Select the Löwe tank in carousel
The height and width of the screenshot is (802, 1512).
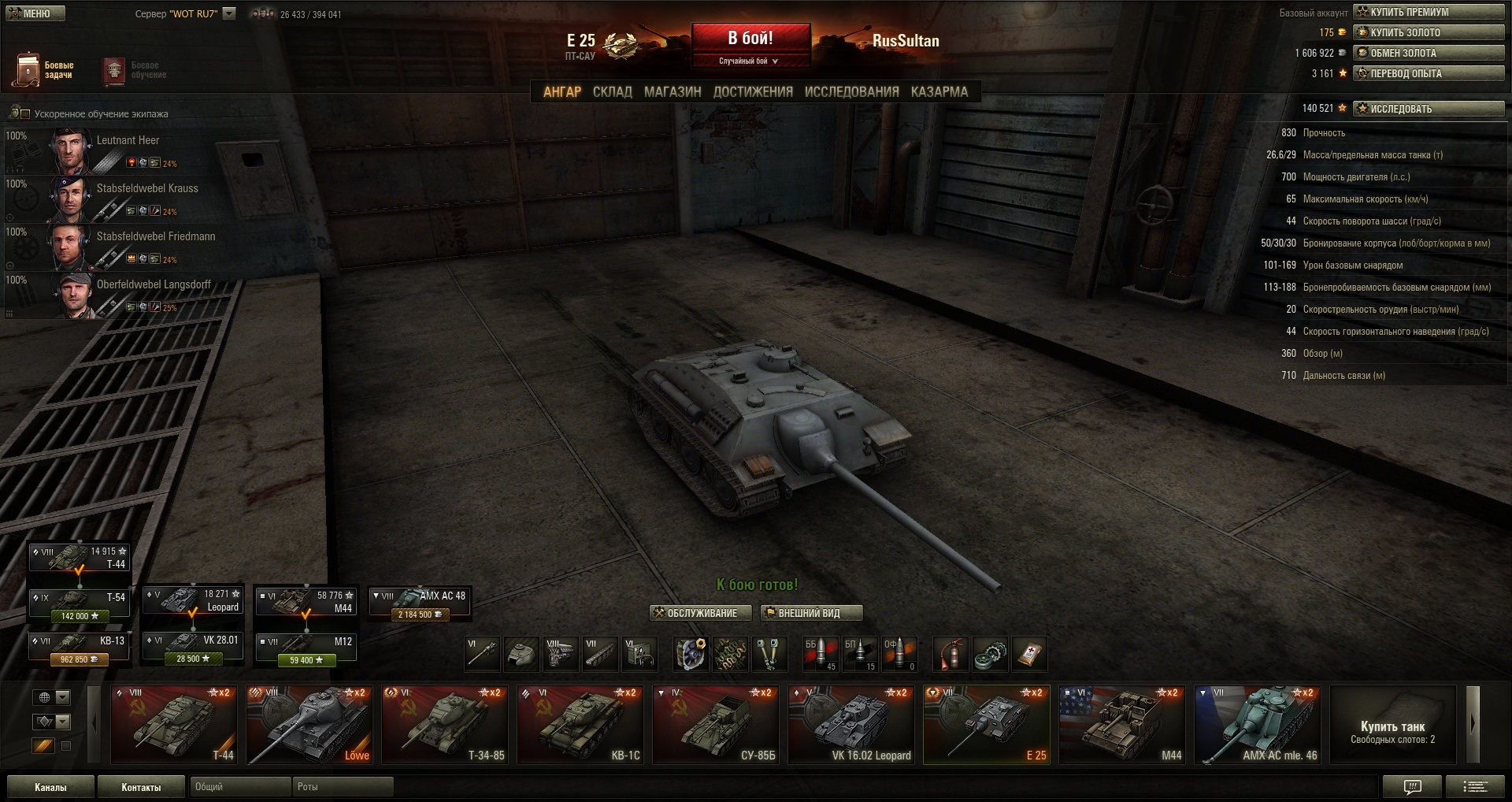pyautogui.click(x=309, y=725)
